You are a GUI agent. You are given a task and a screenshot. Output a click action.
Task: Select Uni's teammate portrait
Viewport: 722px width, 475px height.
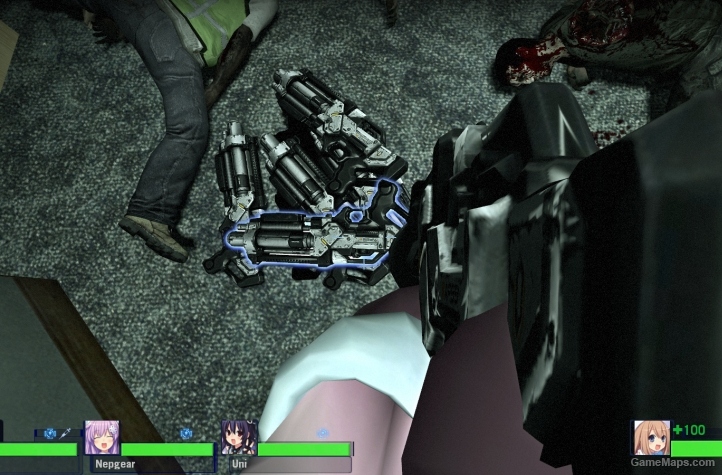(x=239, y=438)
